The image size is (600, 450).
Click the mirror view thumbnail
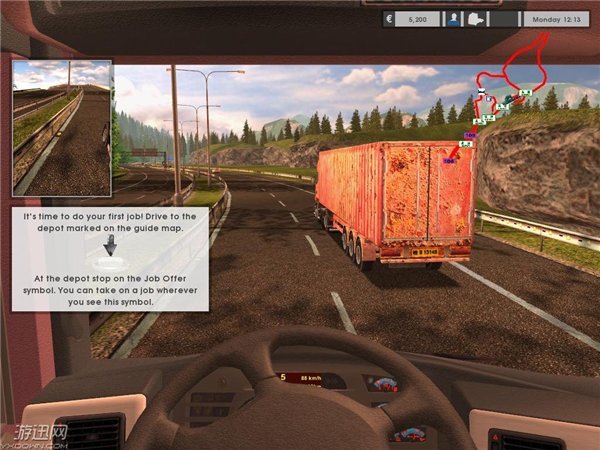point(62,129)
